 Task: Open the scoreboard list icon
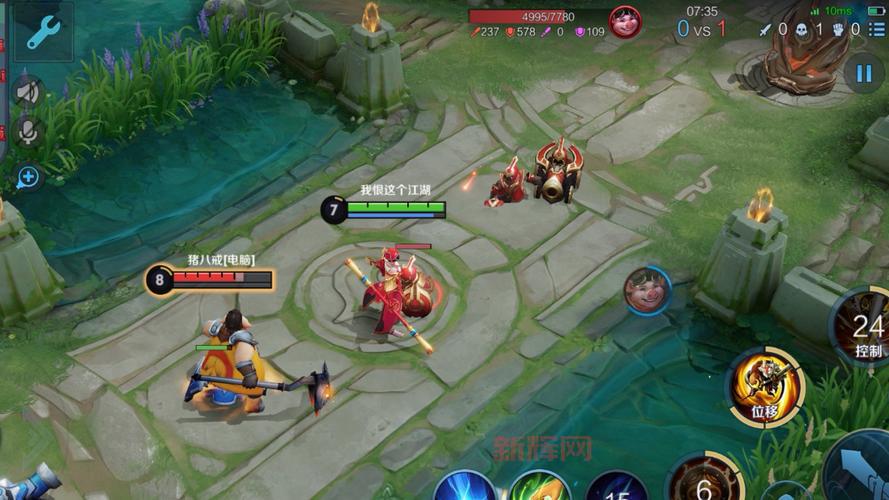(x=876, y=30)
